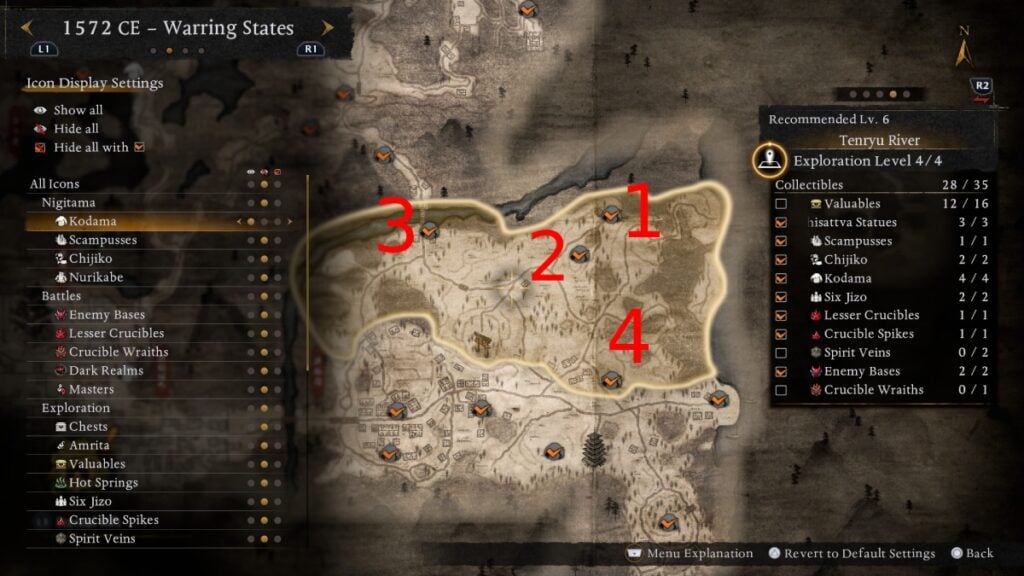Screen dimensions: 1024x576
Task: Select the Kodama icon filter row
Action: tap(92, 221)
